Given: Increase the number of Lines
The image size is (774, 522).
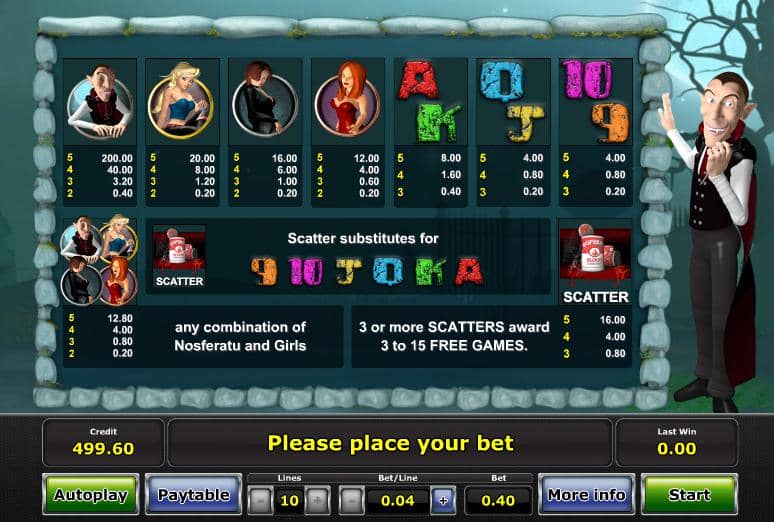Looking at the screenshot, I should click(317, 499).
